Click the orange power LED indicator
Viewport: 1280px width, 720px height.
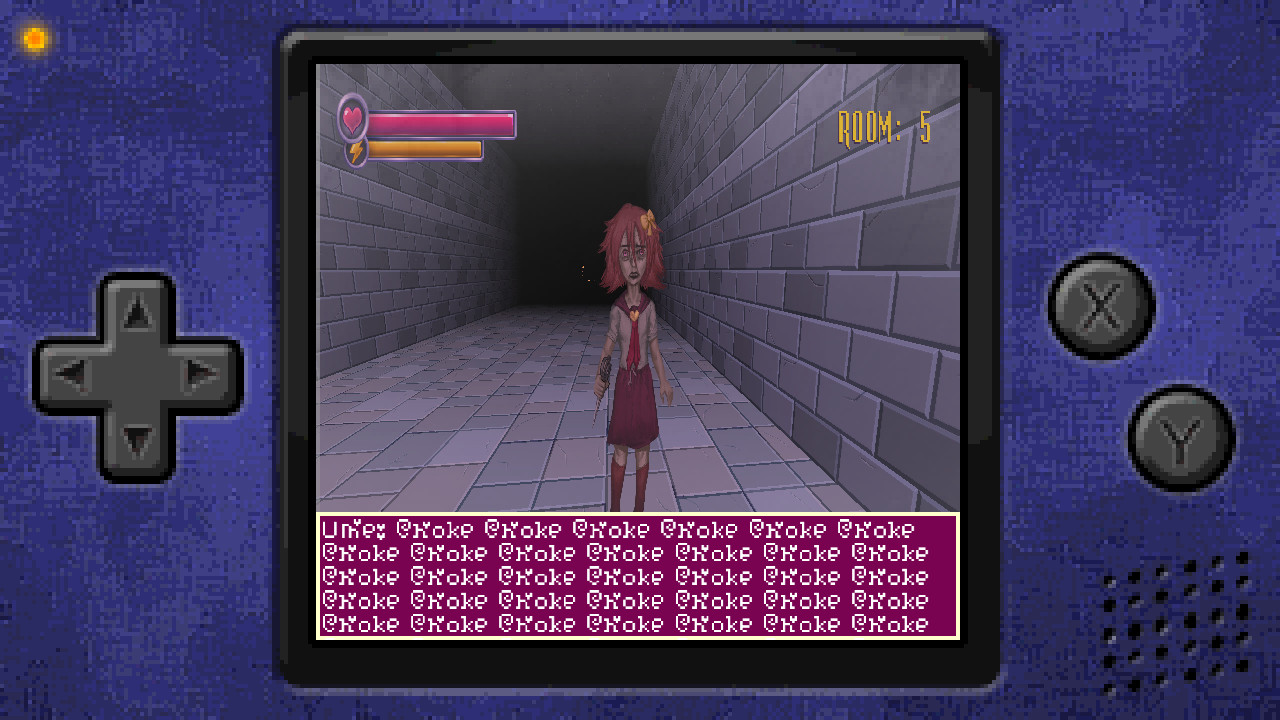click(x=33, y=37)
